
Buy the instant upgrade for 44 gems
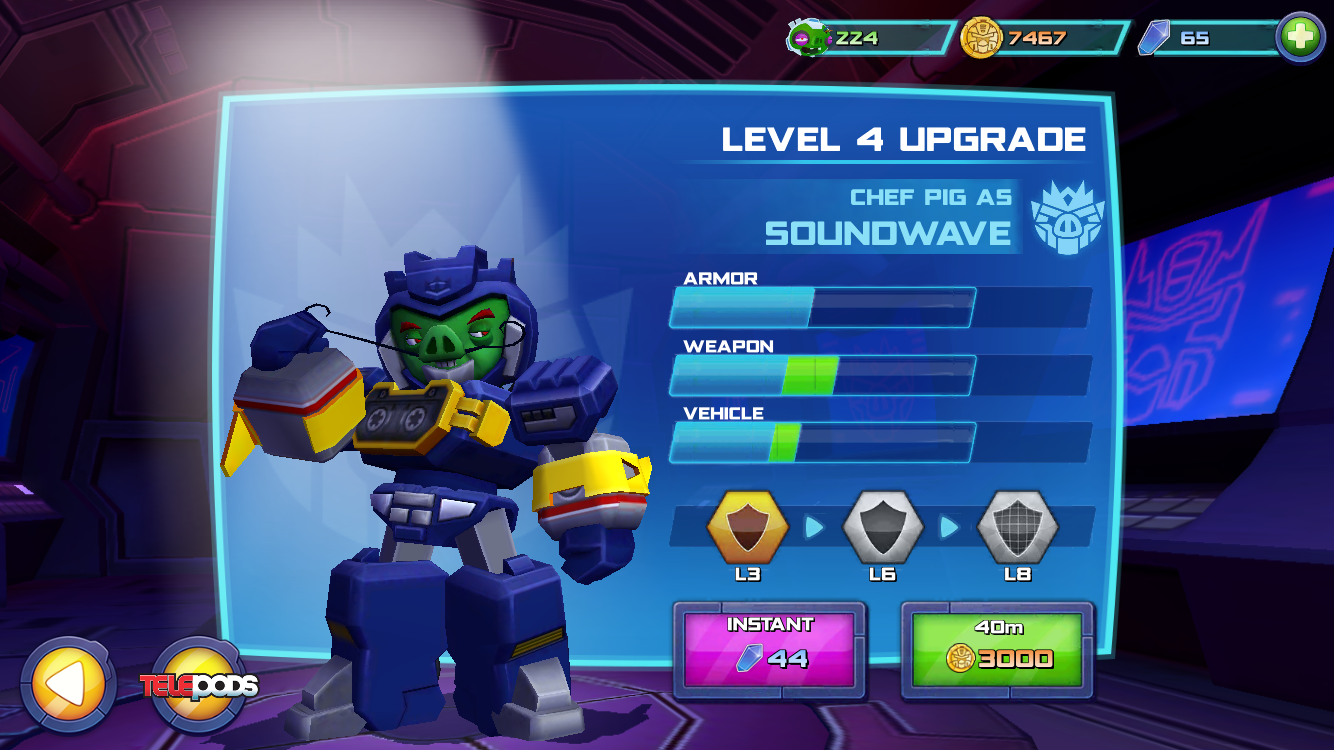tap(768, 649)
